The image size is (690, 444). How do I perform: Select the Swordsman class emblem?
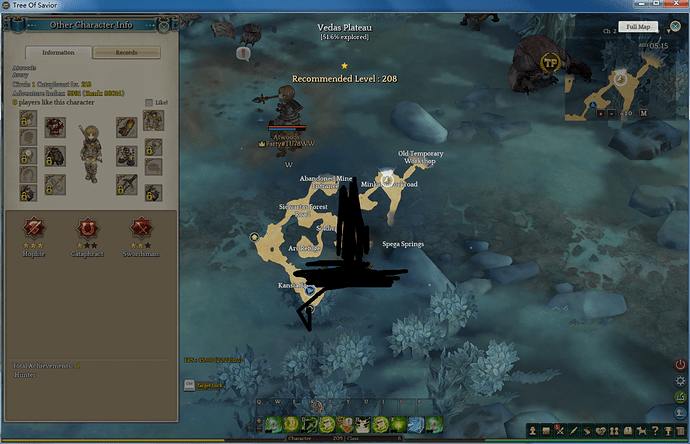click(140, 228)
